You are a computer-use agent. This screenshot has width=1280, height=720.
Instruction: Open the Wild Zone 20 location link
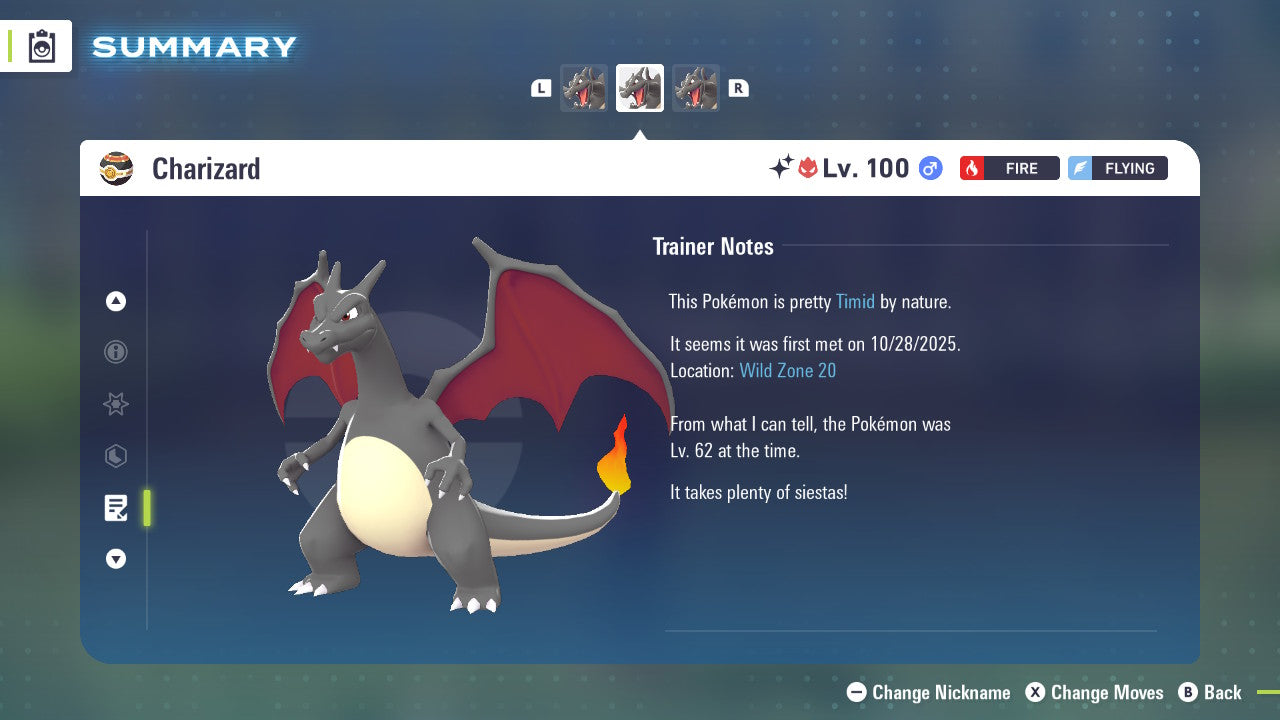tap(788, 370)
